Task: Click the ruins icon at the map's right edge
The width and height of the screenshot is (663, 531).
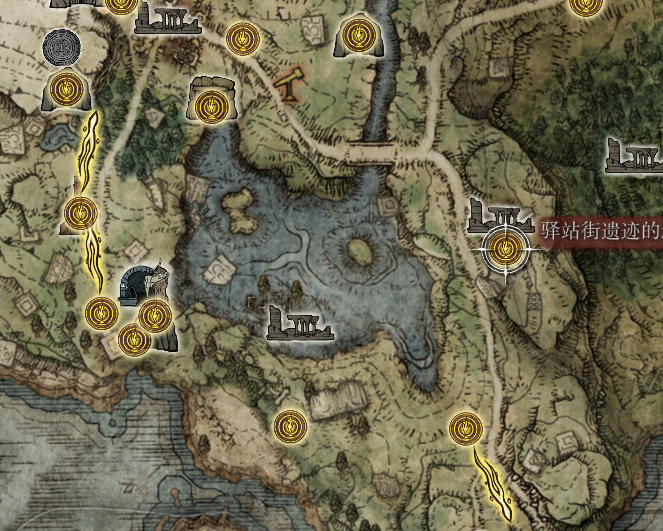Action: 635,155
